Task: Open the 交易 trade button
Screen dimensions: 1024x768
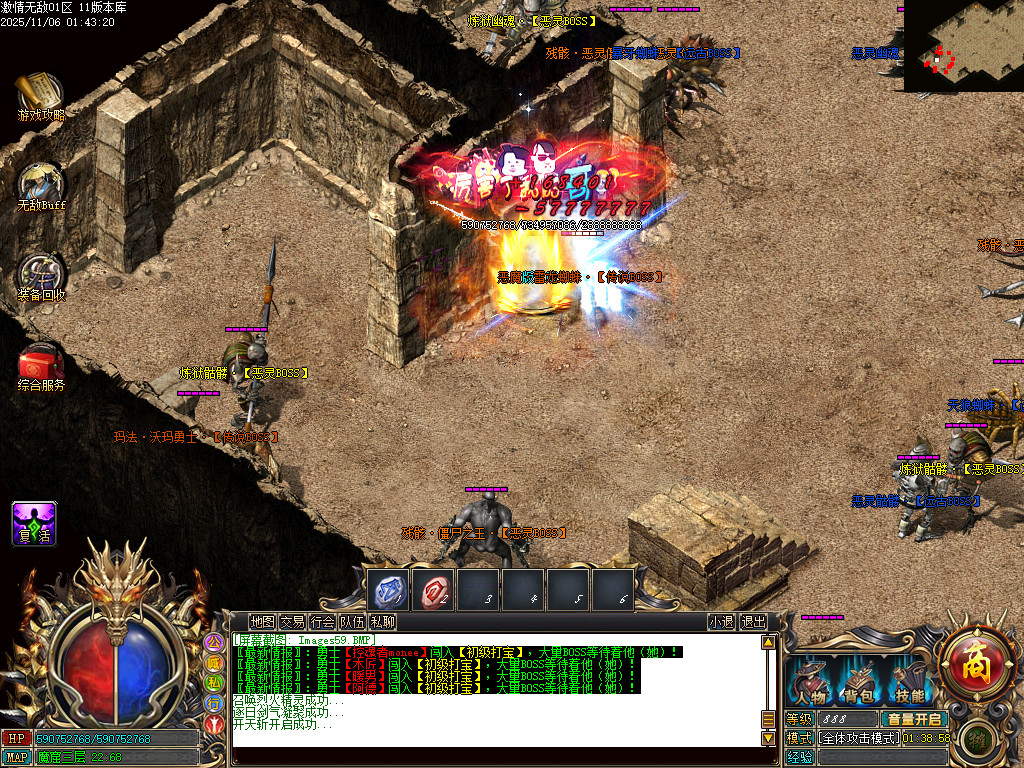Action: click(292, 621)
